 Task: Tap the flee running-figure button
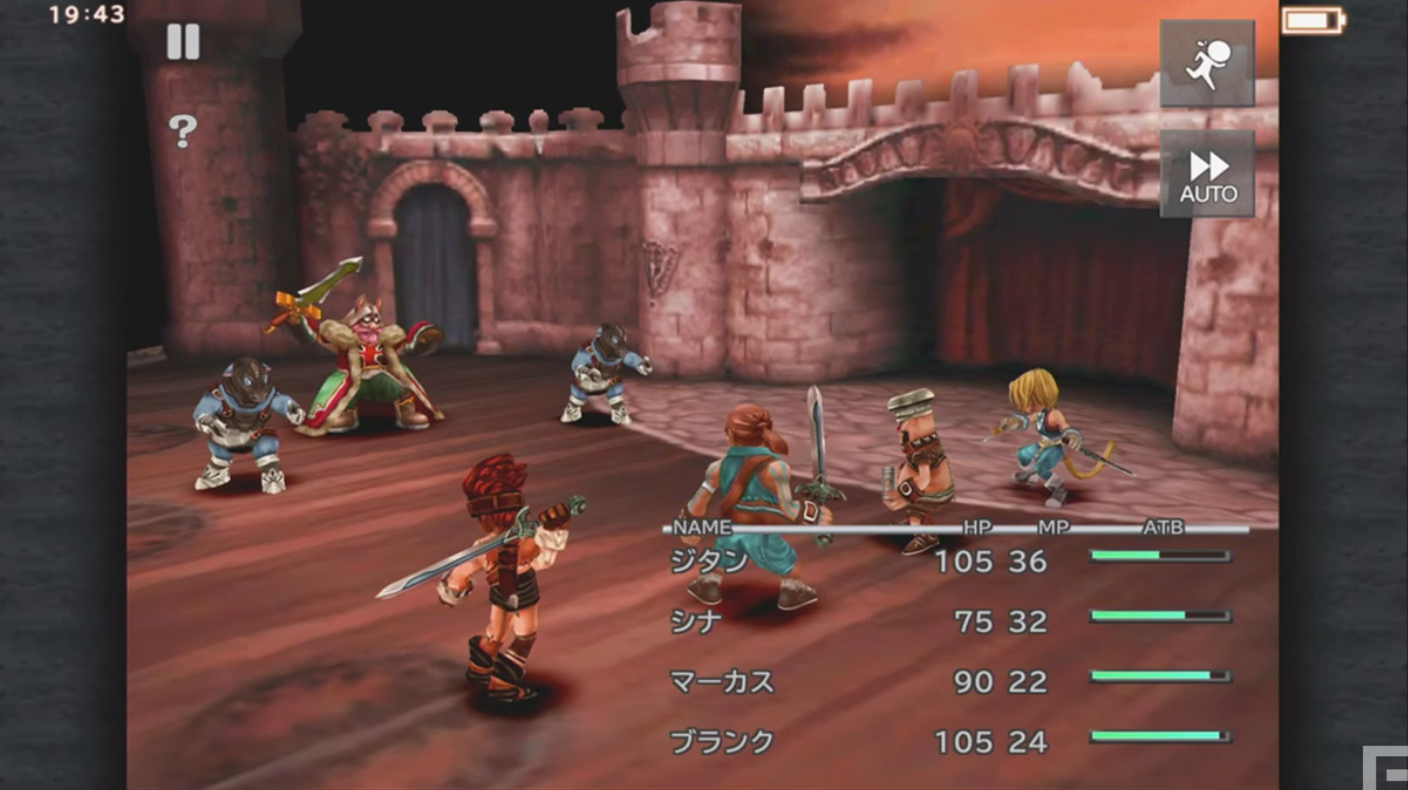[1206, 64]
